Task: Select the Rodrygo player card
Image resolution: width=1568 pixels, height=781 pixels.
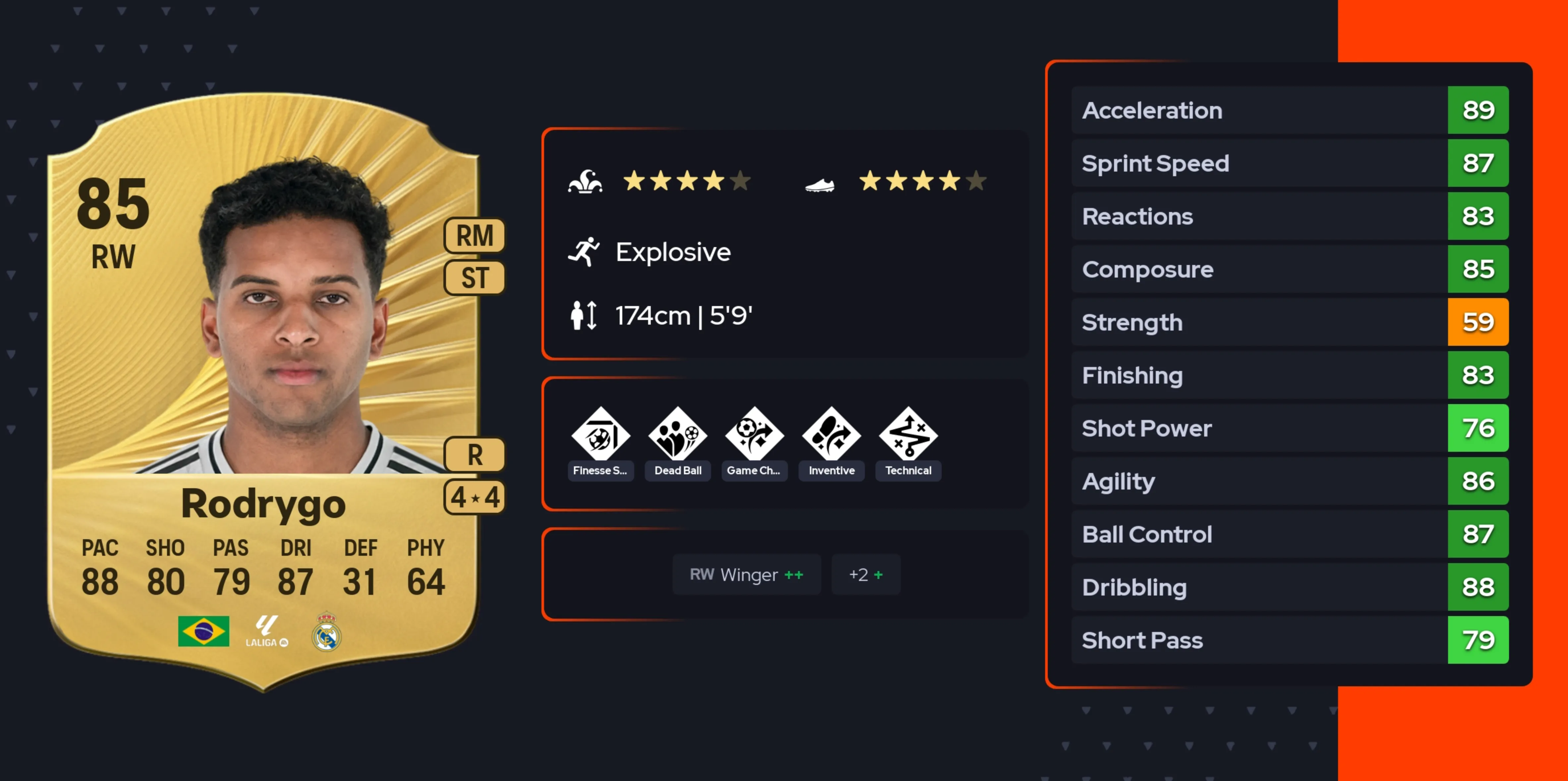Action: pos(263,389)
